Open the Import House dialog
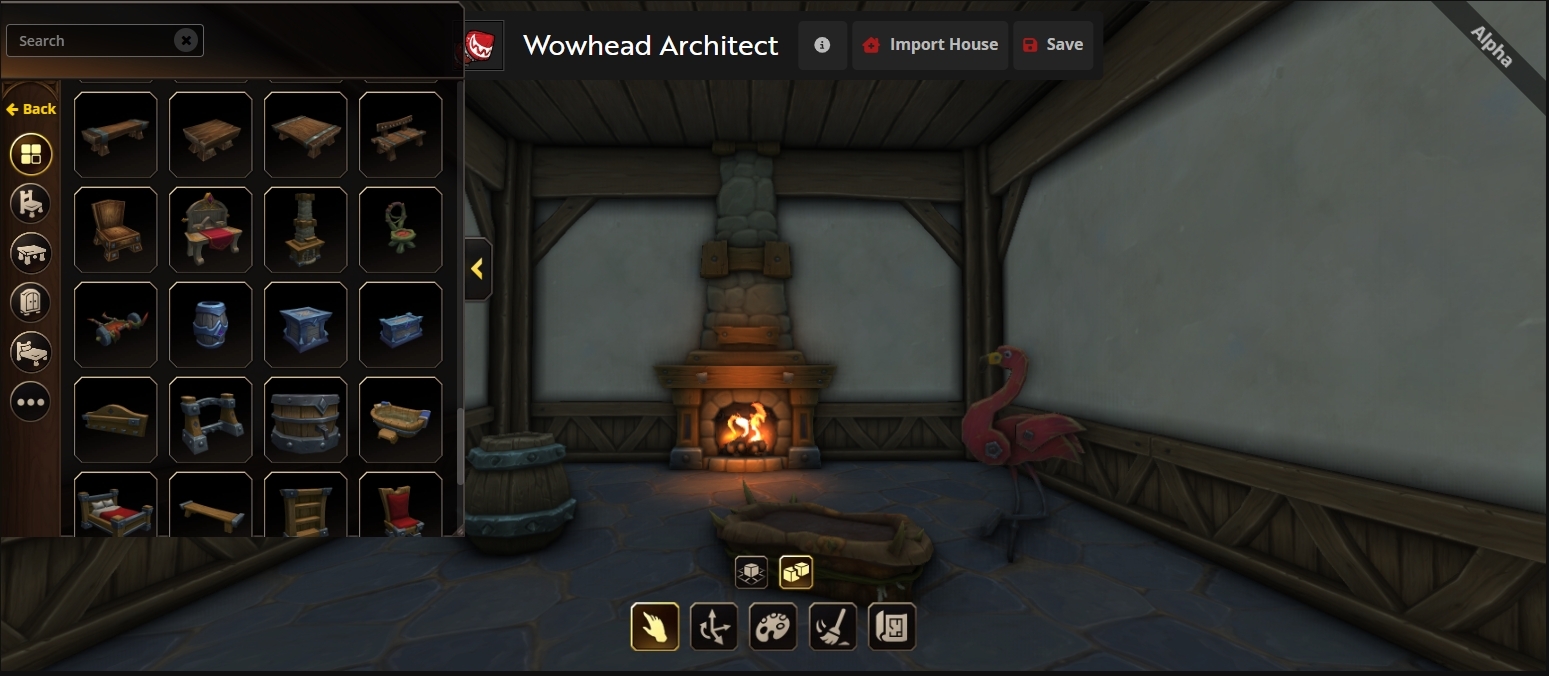Screen dimensions: 1549x676 tap(930, 45)
